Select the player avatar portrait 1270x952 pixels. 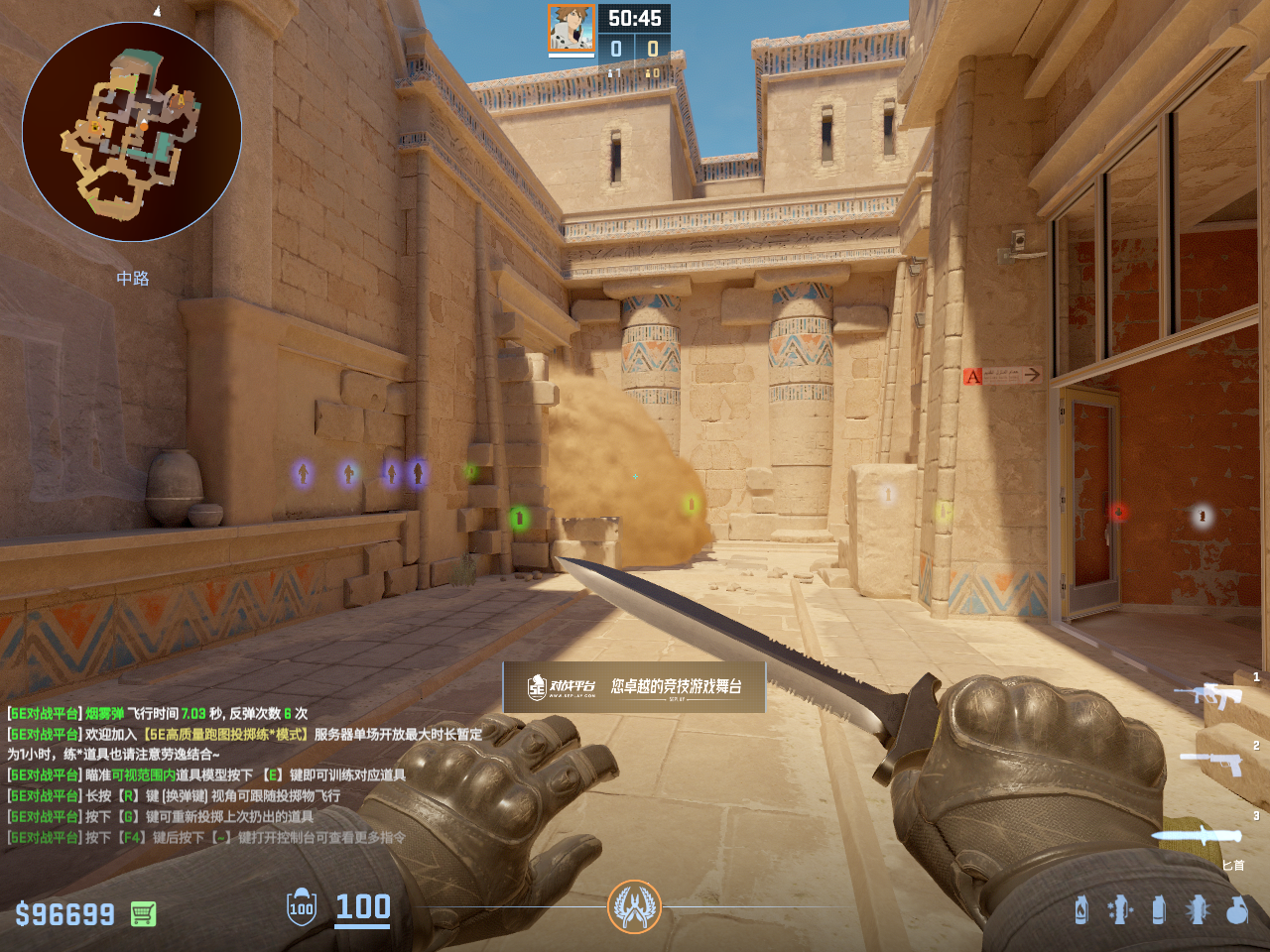tap(571, 28)
